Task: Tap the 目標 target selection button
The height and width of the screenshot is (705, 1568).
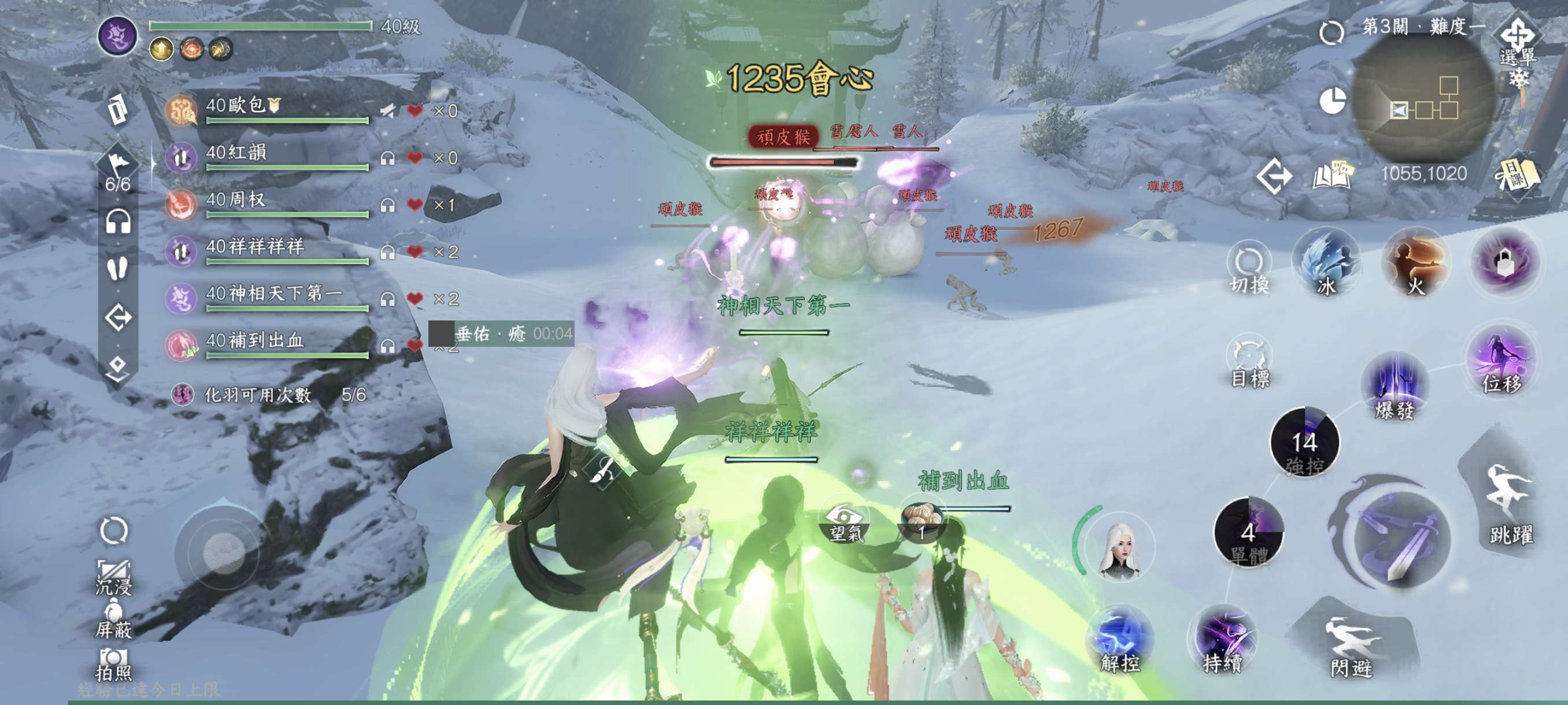Action: (x=1249, y=362)
